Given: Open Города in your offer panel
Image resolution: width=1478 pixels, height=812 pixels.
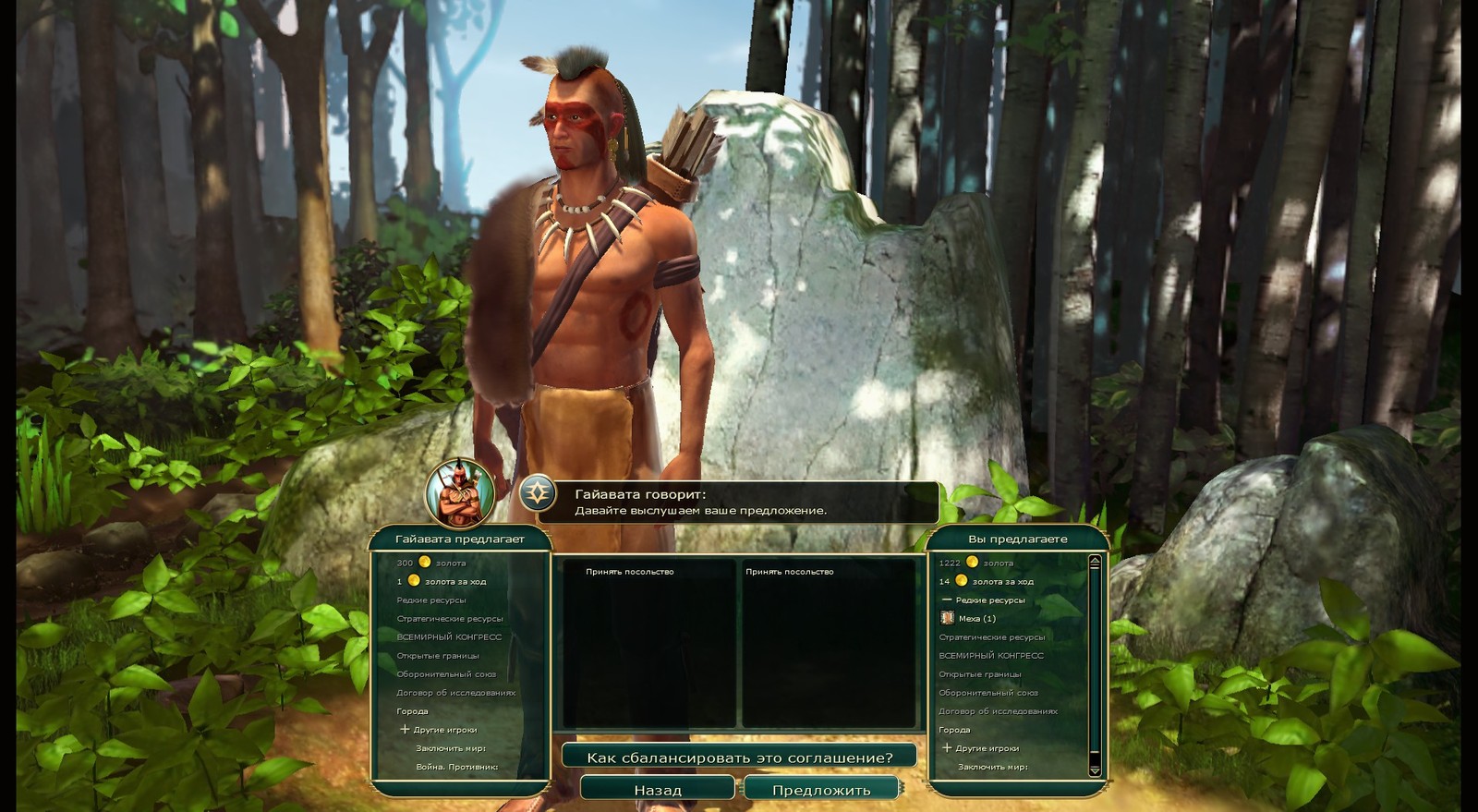Looking at the screenshot, I should 954,730.
